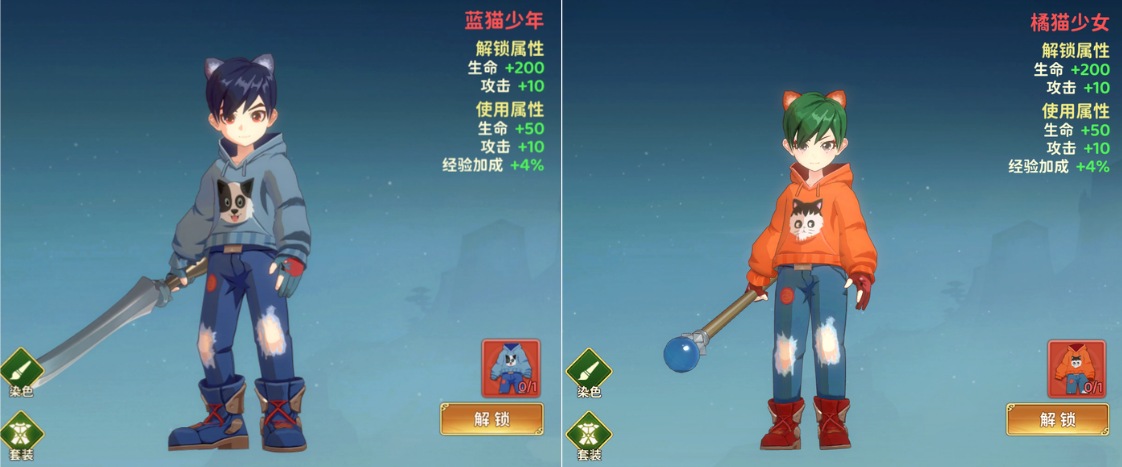1122x467 pixels.
Task: Select the orange hoodie costume thumbnail
Action: pyautogui.click(x=1076, y=368)
